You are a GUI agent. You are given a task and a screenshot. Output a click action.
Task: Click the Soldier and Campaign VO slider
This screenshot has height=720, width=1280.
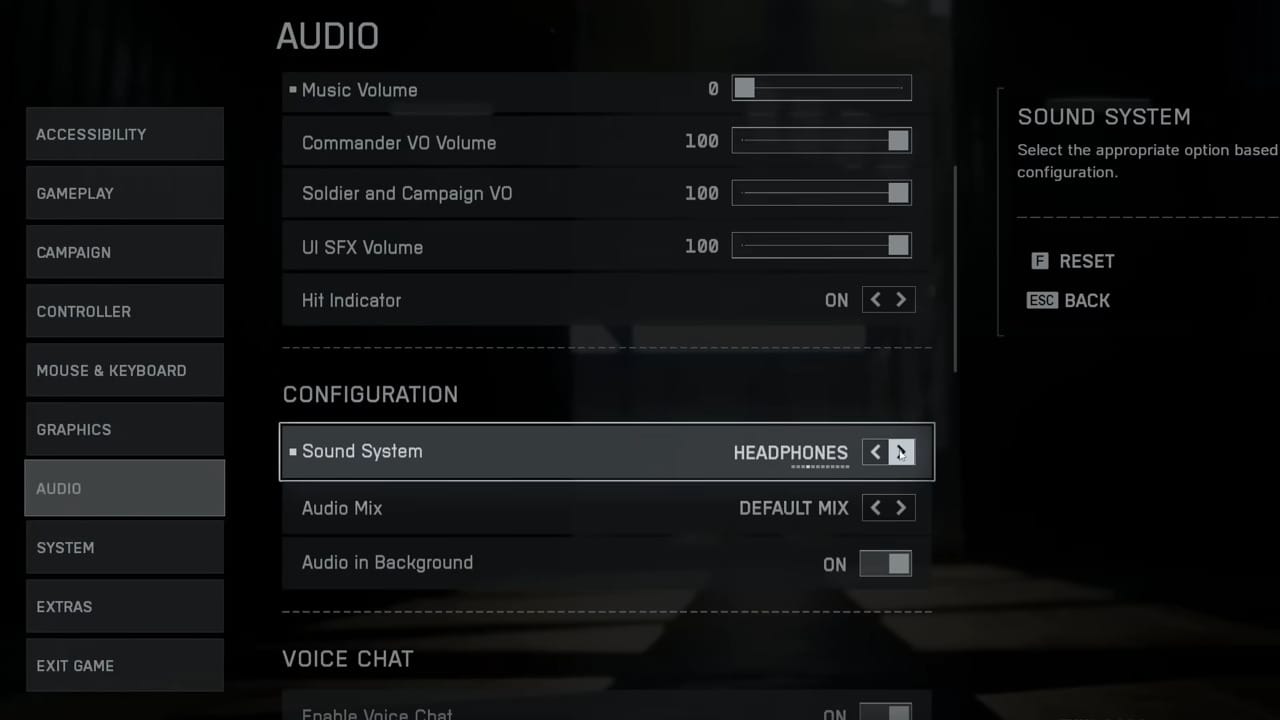click(821, 193)
